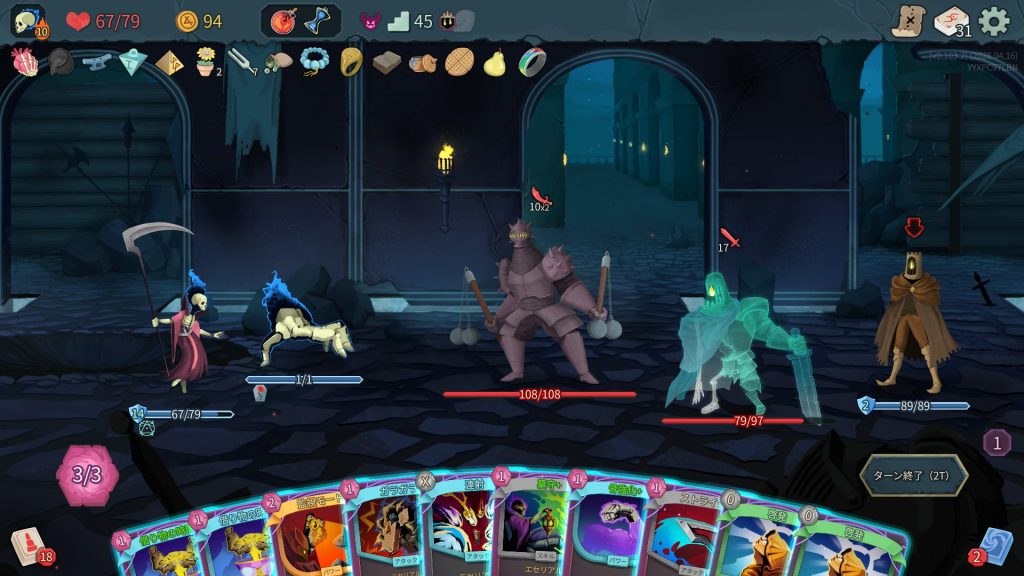Inspect the yellow pear relic

click(495, 62)
